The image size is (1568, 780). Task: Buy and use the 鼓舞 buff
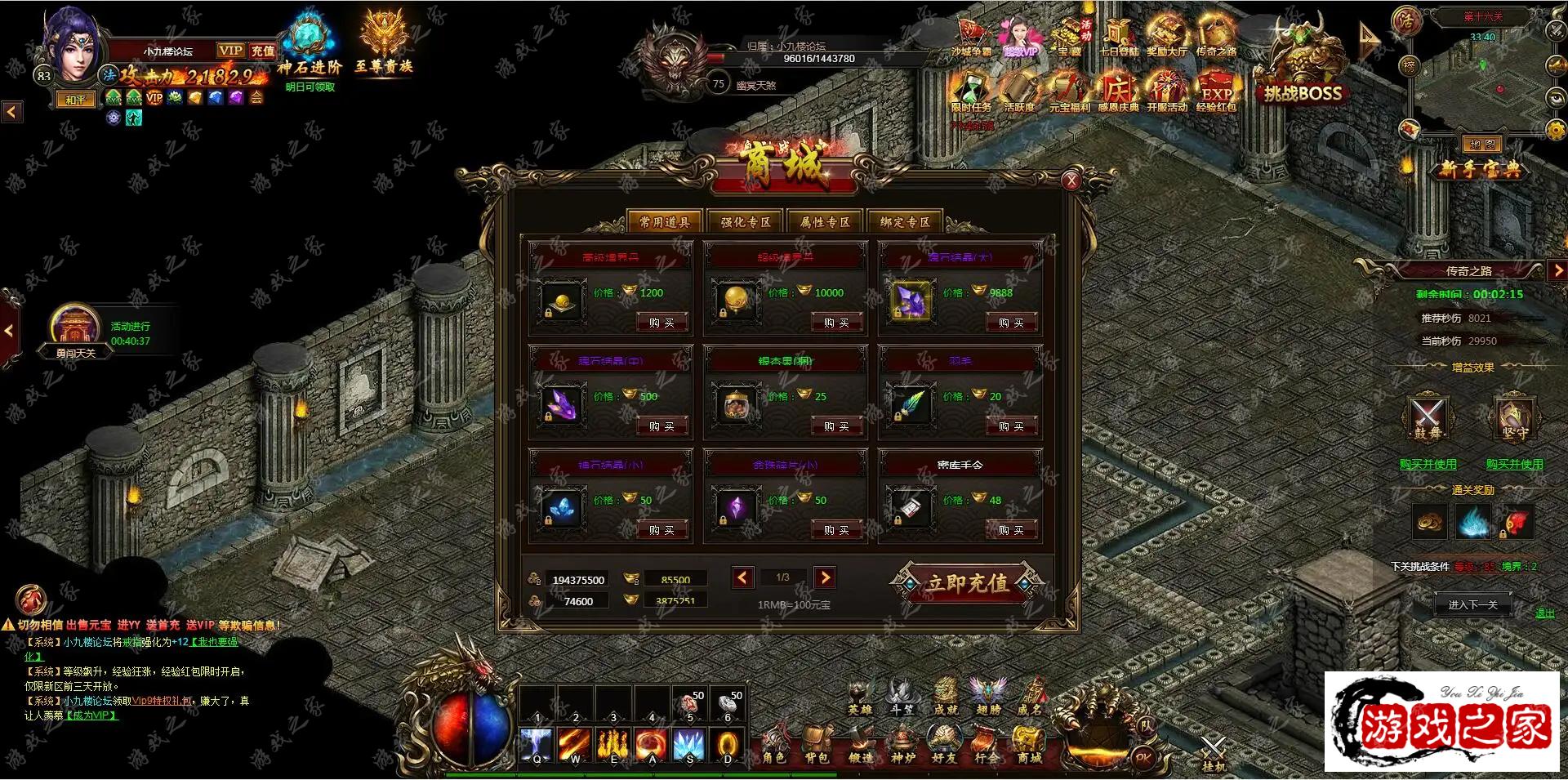pyautogui.click(x=1428, y=464)
